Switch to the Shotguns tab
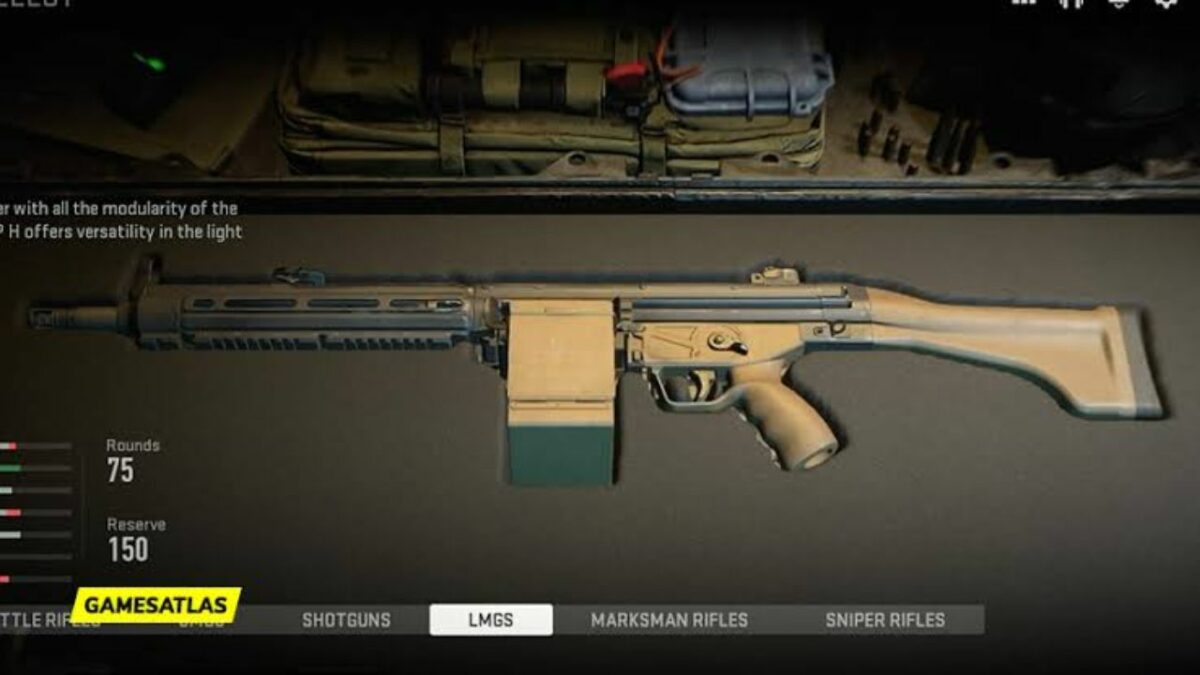1200x675 pixels. [346, 620]
